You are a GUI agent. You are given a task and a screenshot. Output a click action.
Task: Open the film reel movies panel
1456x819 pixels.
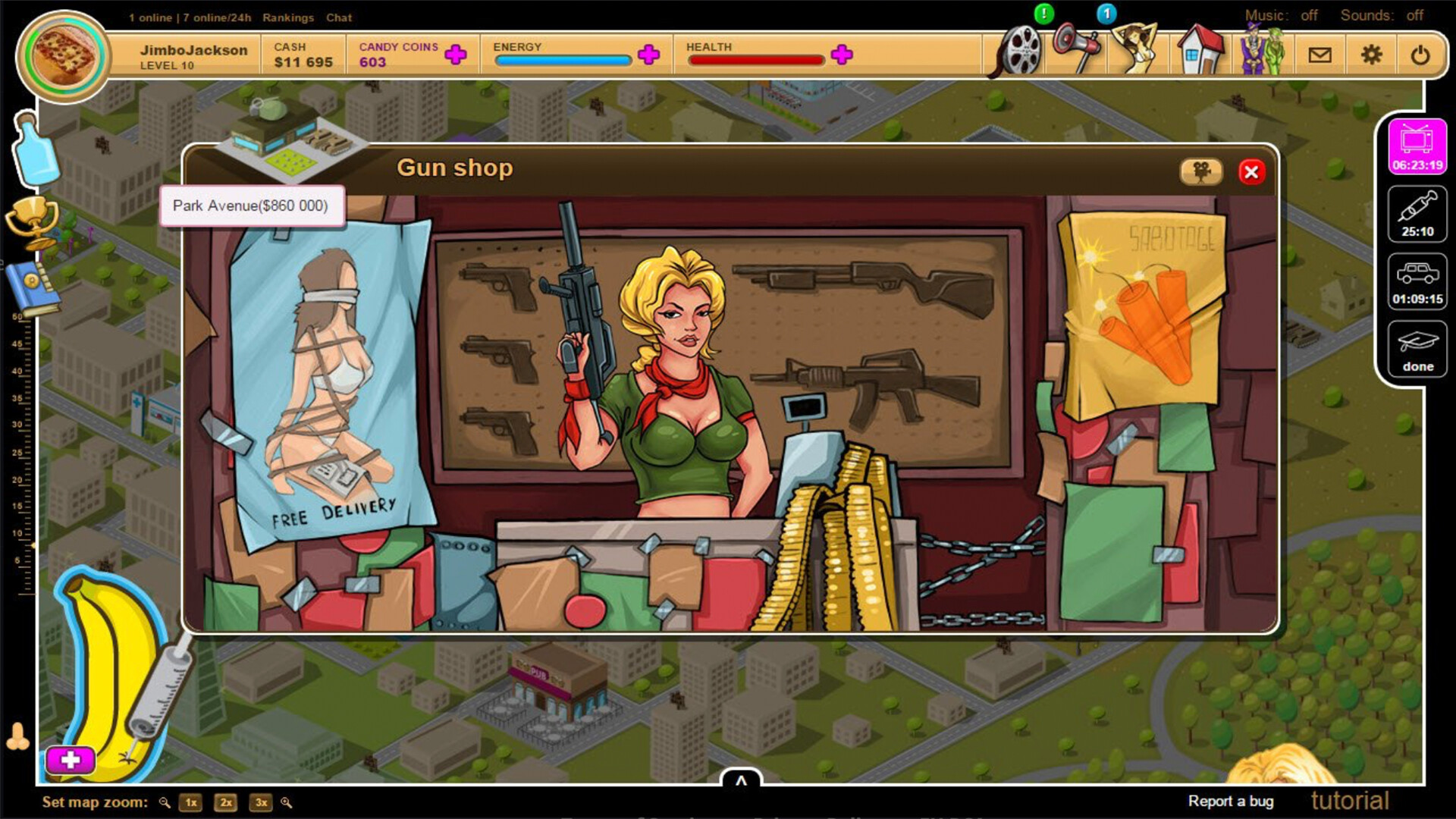pyautogui.click(x=1018, y=53)
